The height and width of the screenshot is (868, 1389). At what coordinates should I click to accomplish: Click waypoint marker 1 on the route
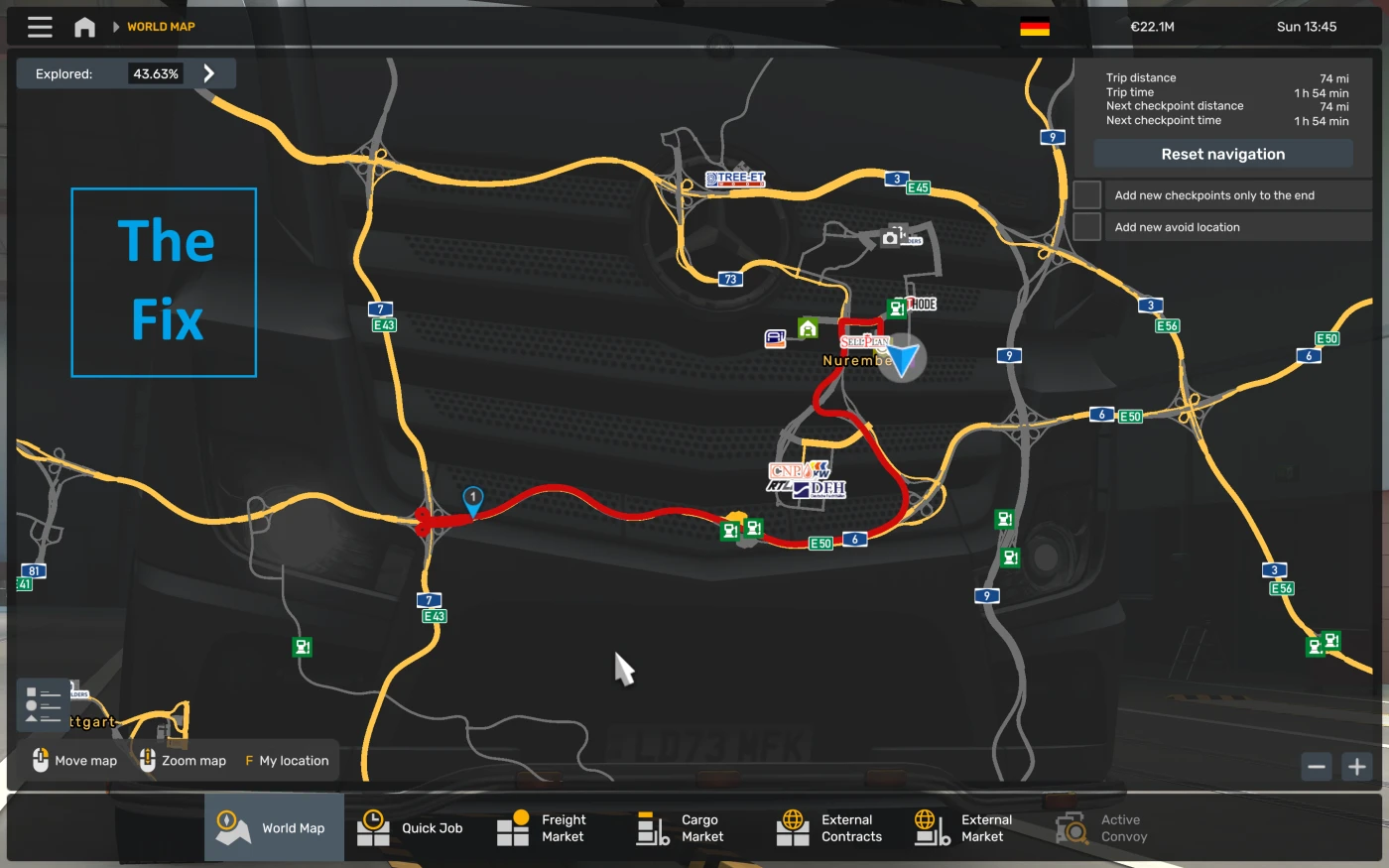pos(472,495)
